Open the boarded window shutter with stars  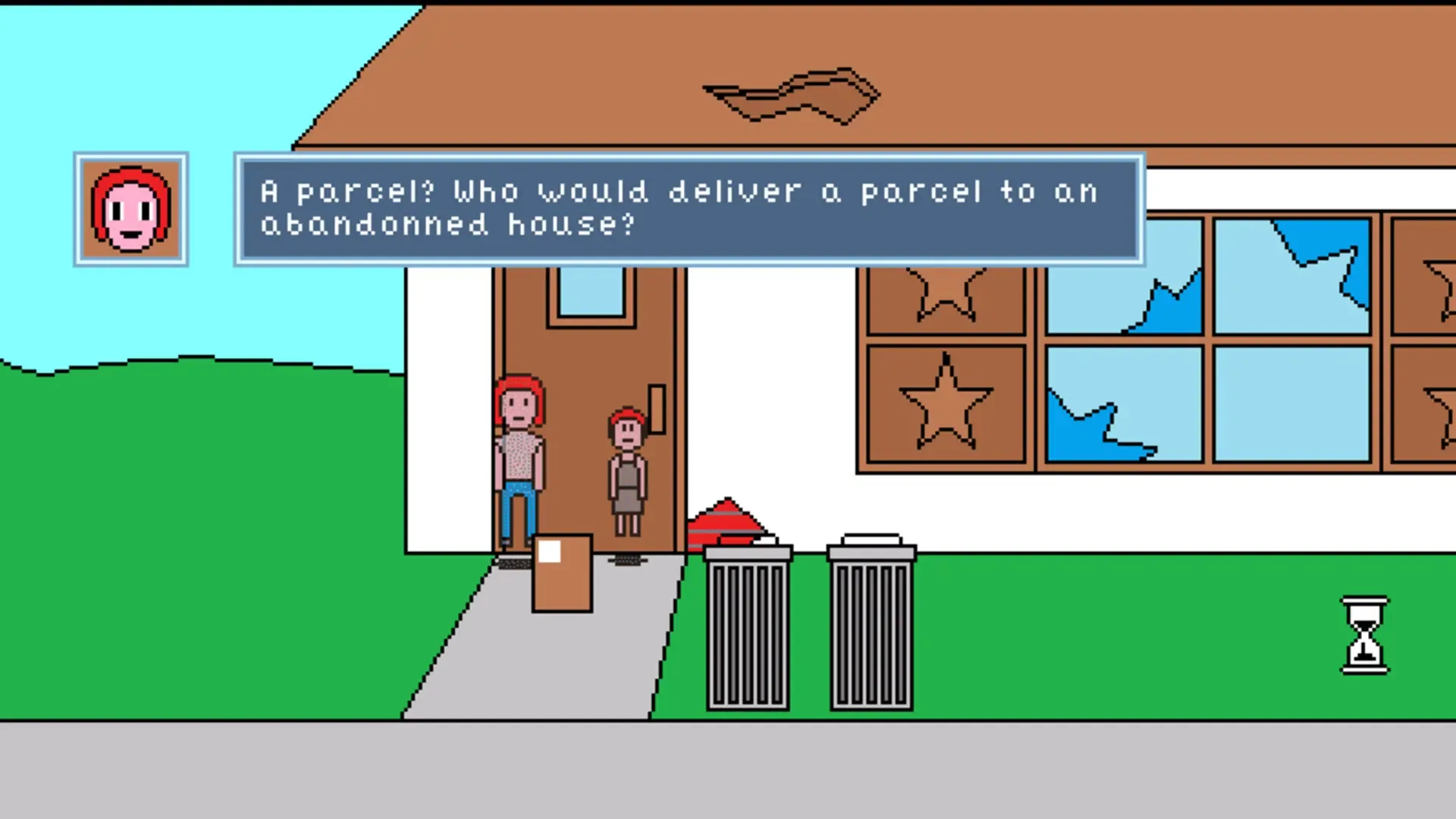(944, 364)
